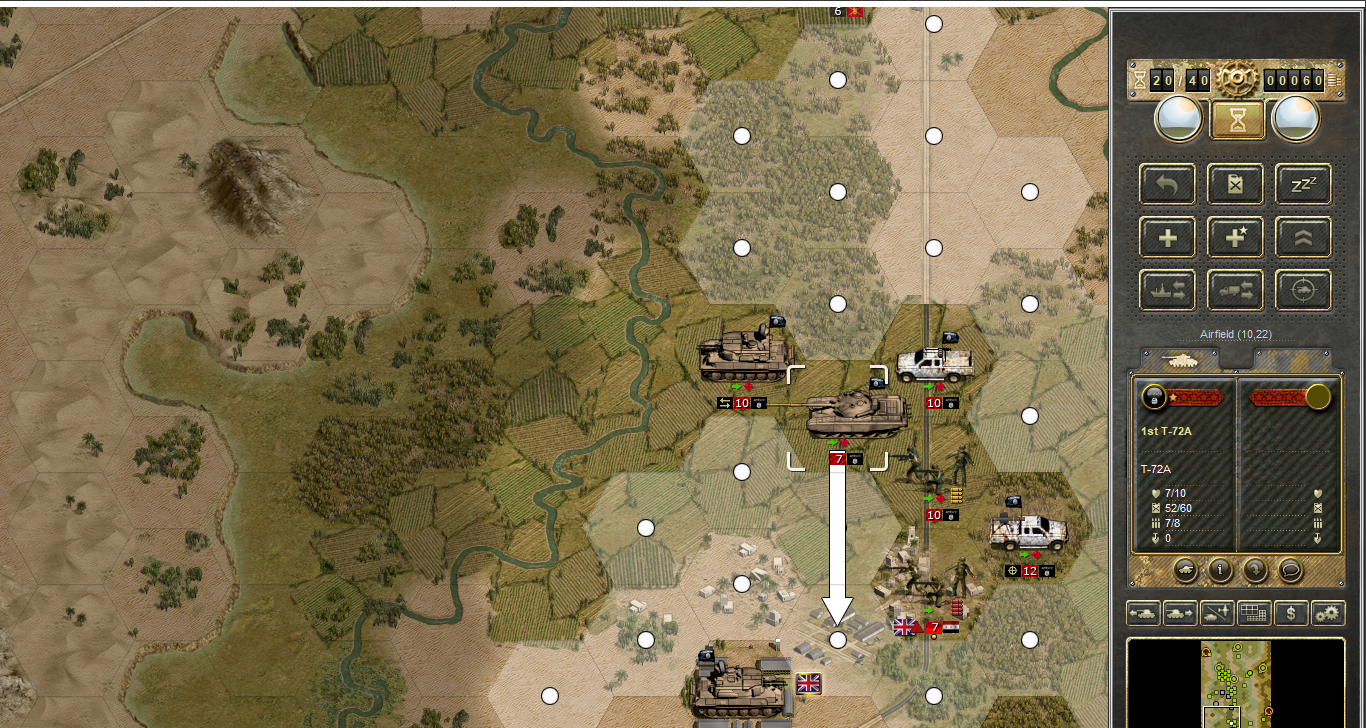Image resolution: width=1366 pixels, height=728 pixels.
Task: Click the ship embark button
Action: 1167,290
